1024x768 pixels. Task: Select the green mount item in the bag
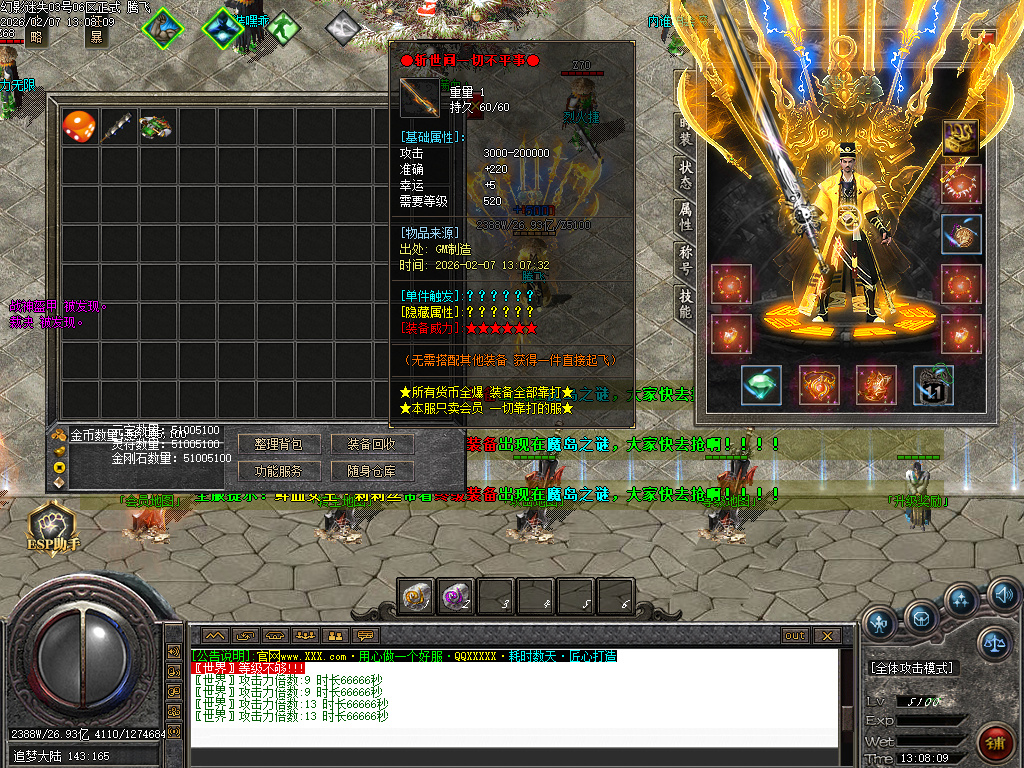(x=156, y=126)
